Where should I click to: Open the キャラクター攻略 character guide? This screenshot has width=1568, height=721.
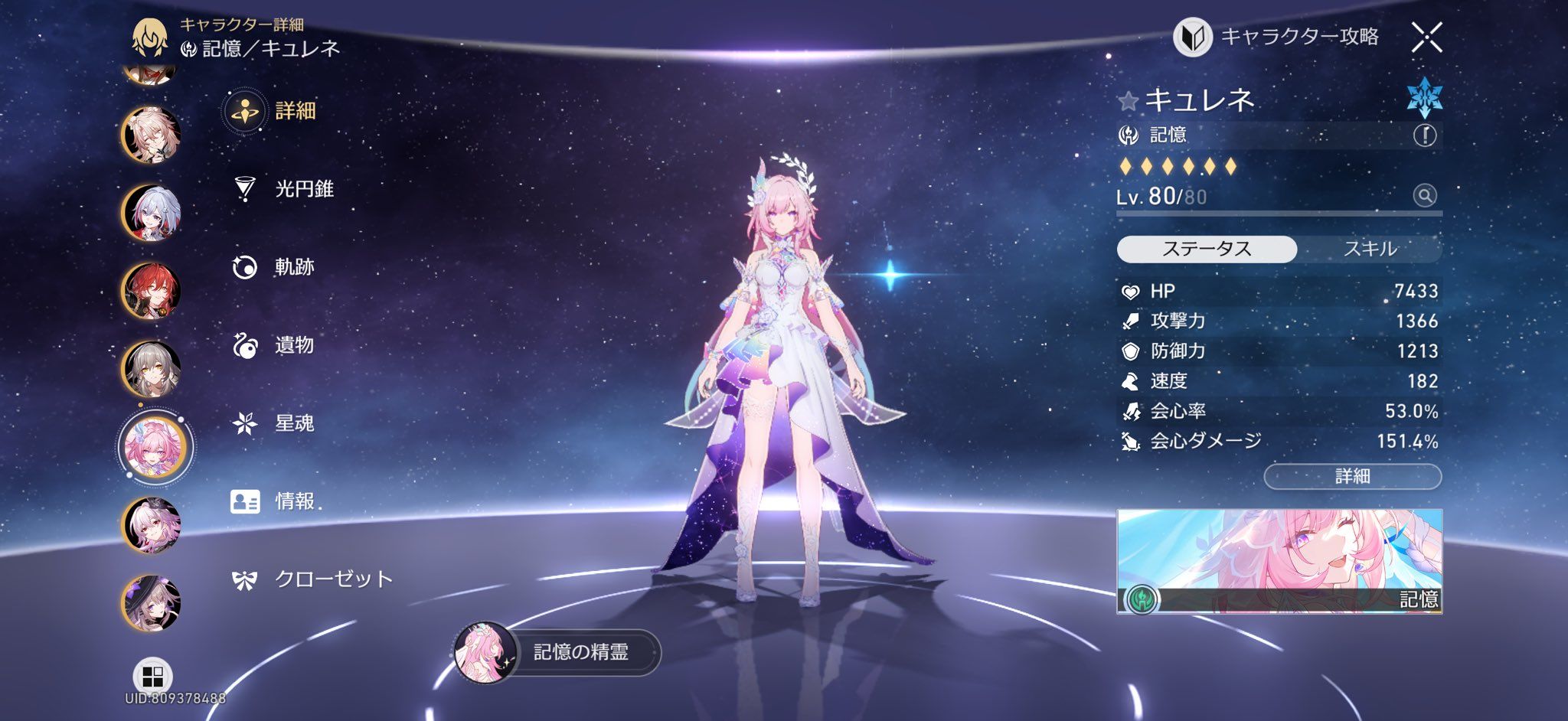coord(1277,37)
